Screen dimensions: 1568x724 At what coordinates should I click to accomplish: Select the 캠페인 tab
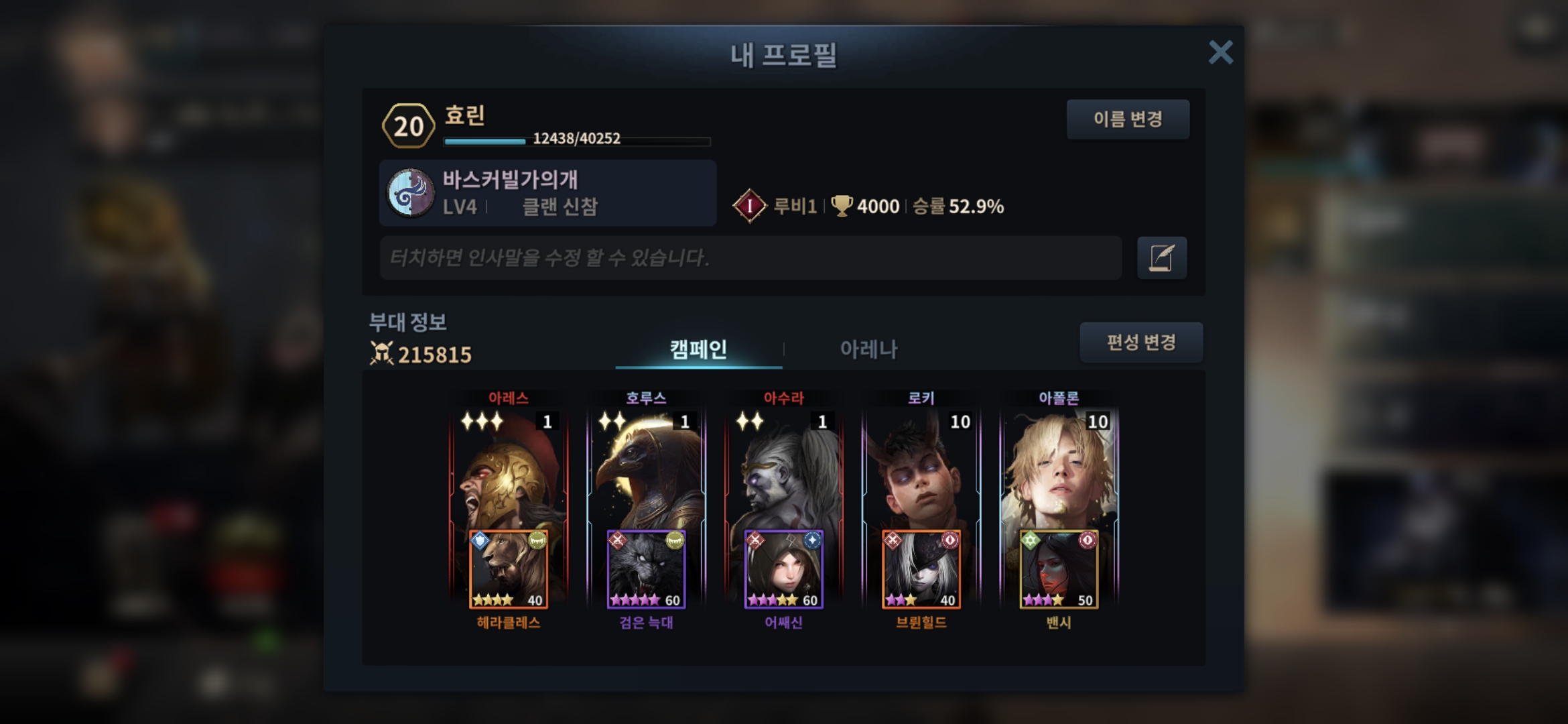click(698, 349)
